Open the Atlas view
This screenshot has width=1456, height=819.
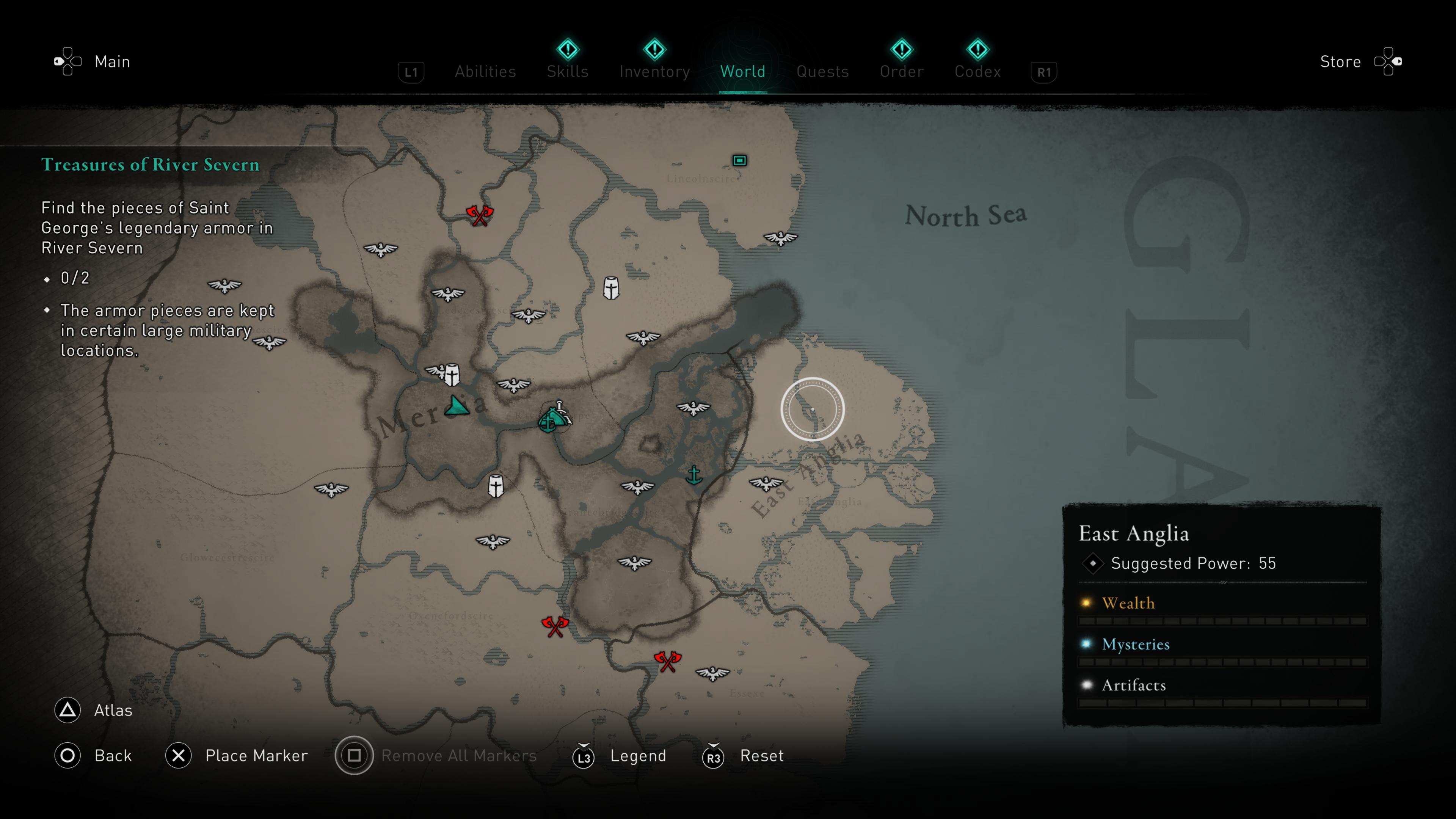tap(113, 711)
